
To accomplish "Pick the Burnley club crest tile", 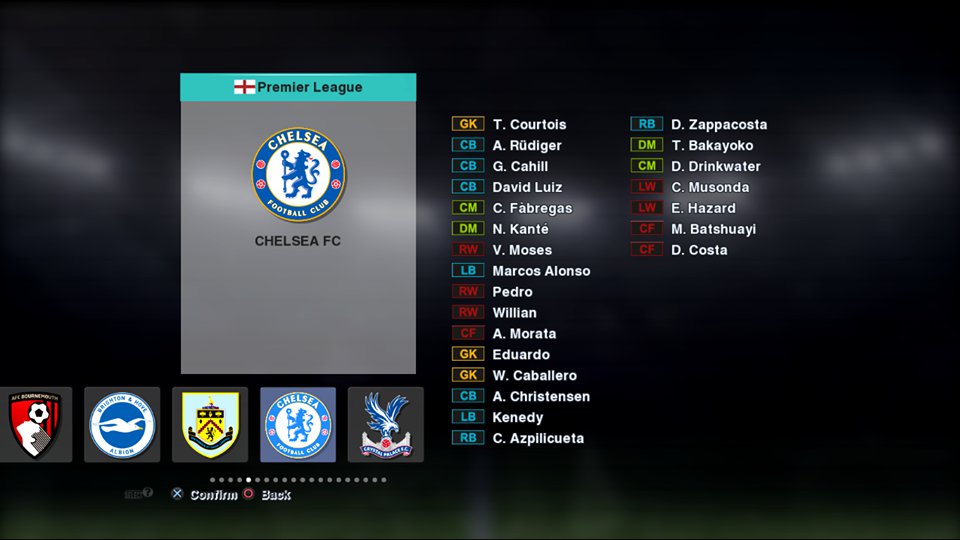I will pyautogui.click(x=210, y=425).
